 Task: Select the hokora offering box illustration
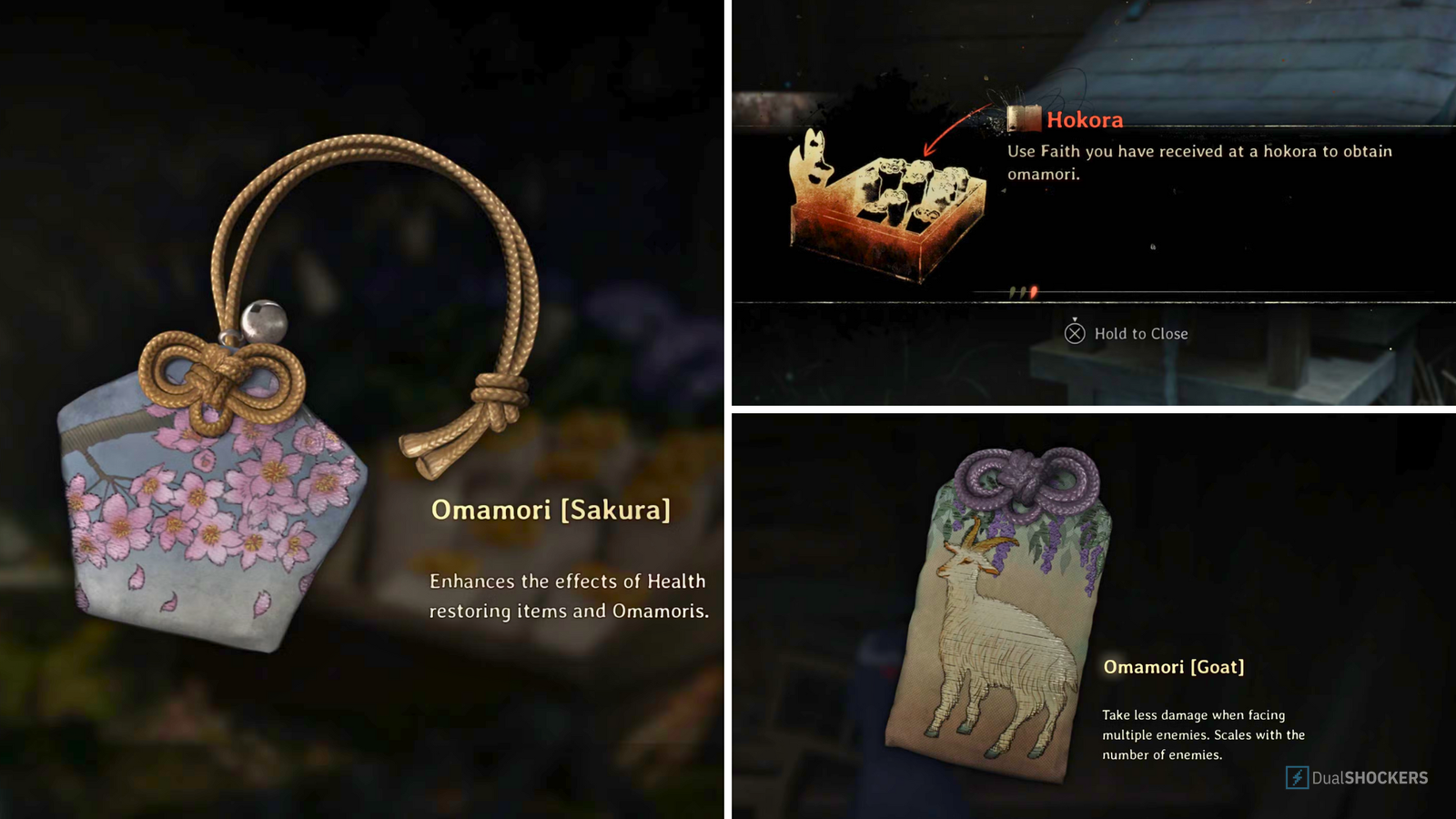(x=887, y=209)
